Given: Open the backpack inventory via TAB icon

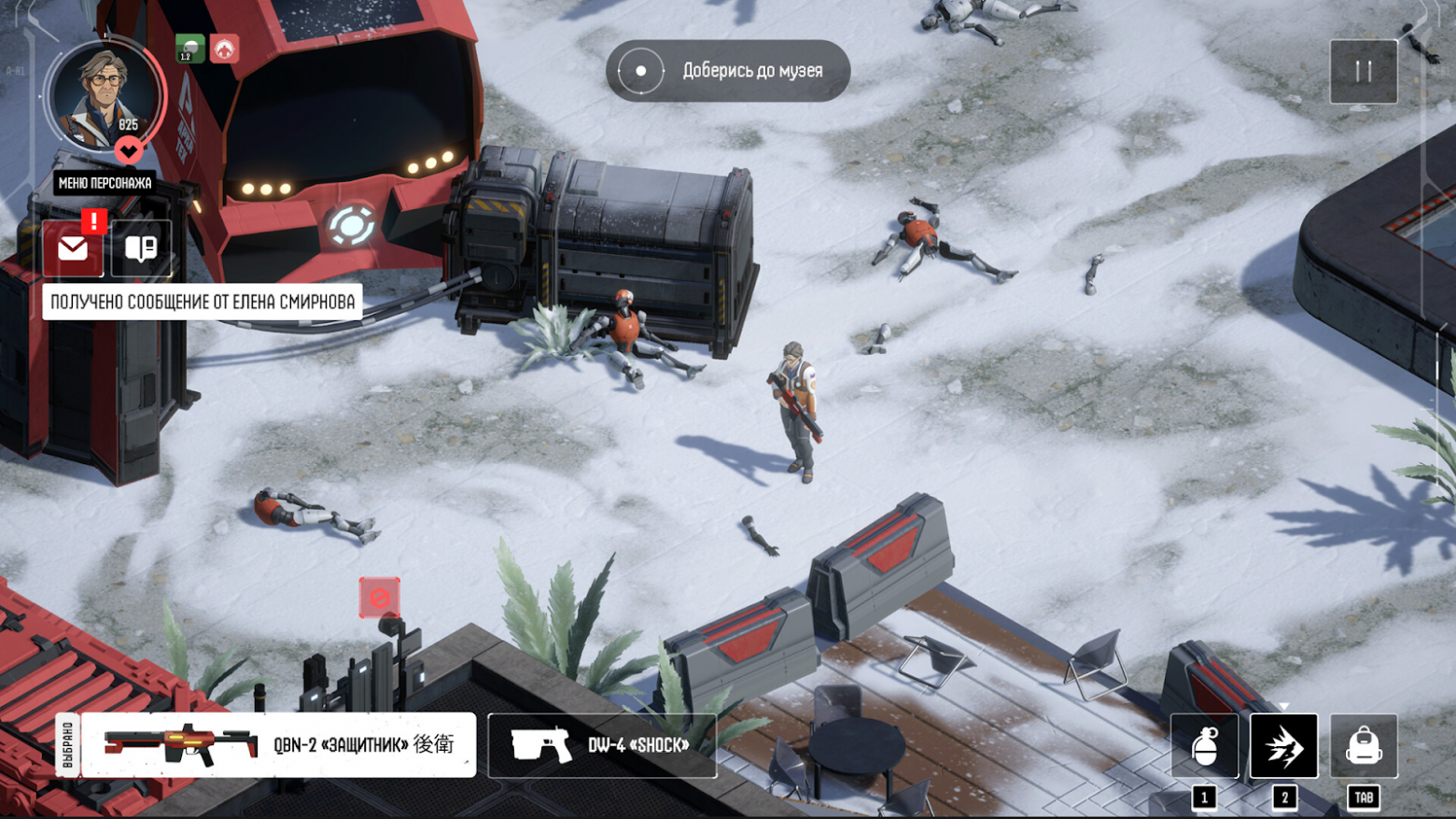Looking at the screenshot, I should tap(1363, 745).
